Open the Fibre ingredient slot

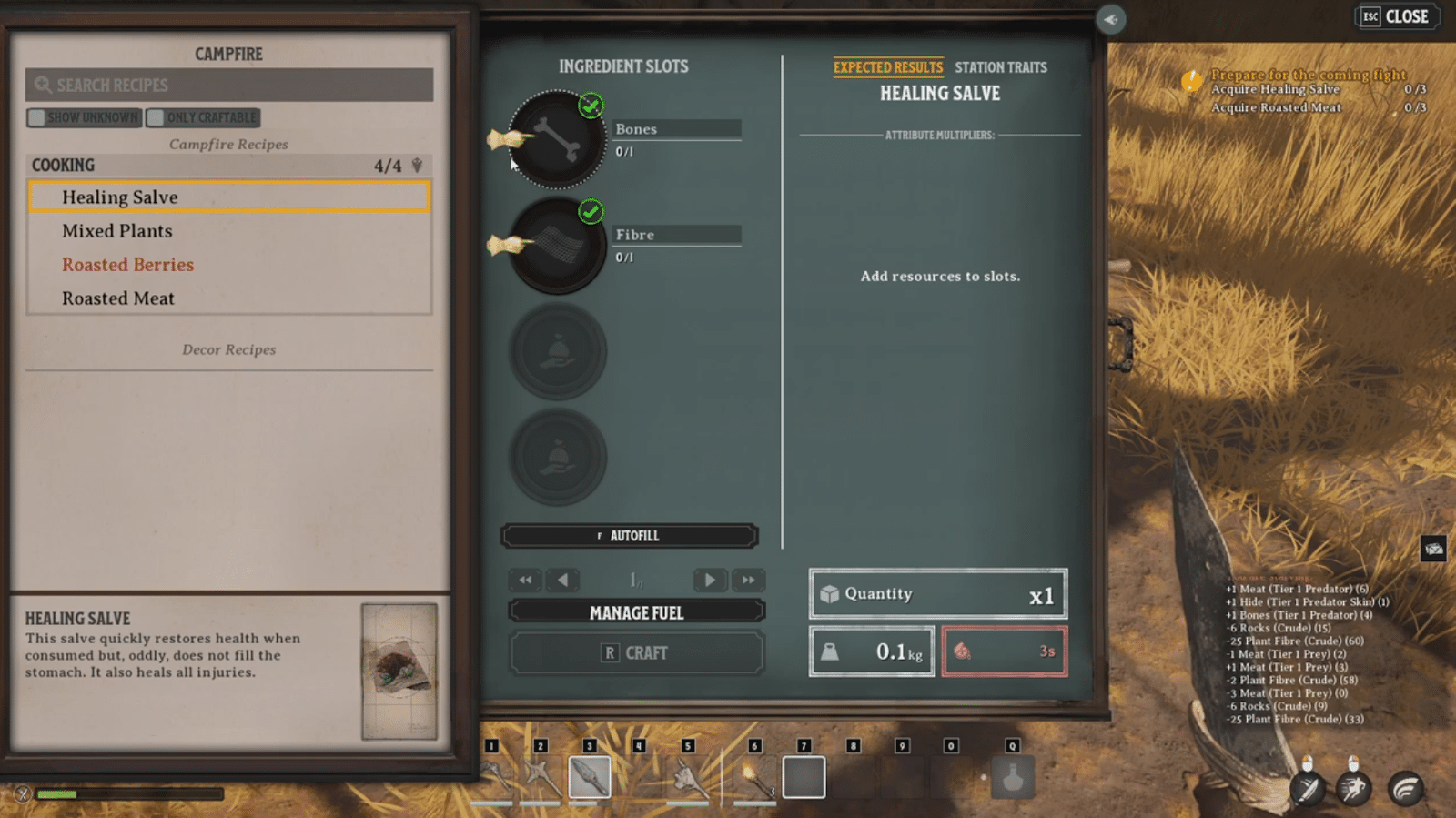556,246
